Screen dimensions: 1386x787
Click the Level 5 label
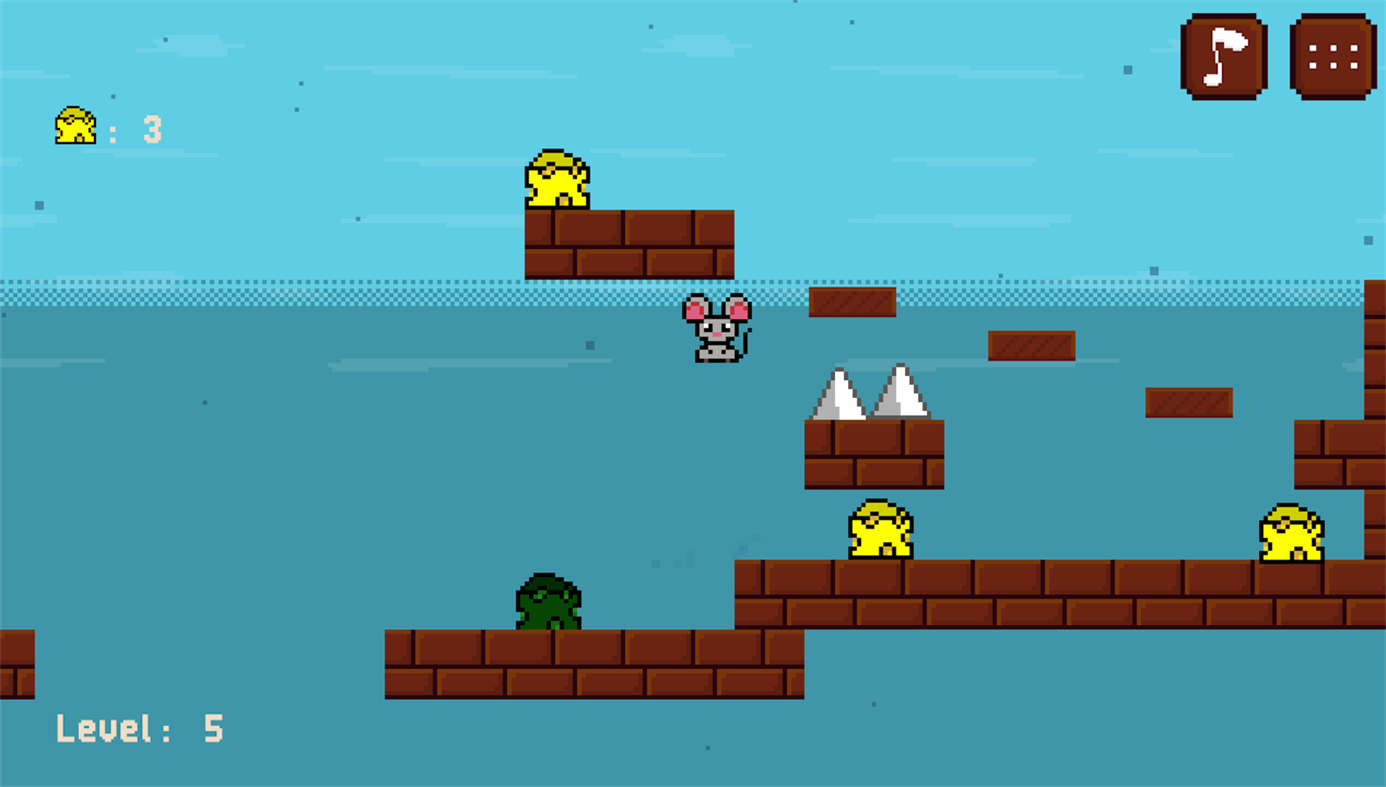point(140,729)
